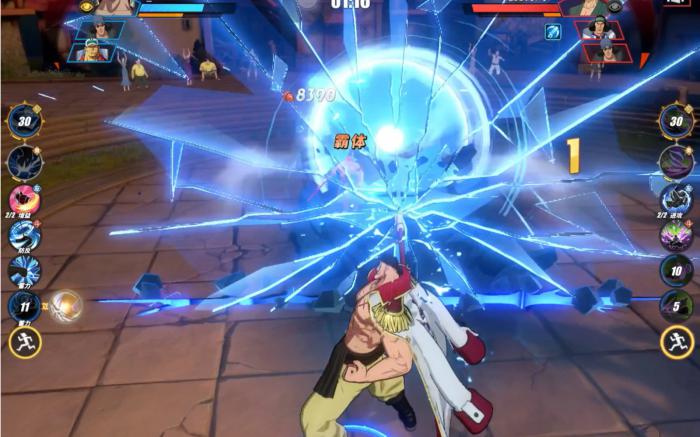
Task: Activate the pink swirl skill with 2/2 charges
Action: 24,199
